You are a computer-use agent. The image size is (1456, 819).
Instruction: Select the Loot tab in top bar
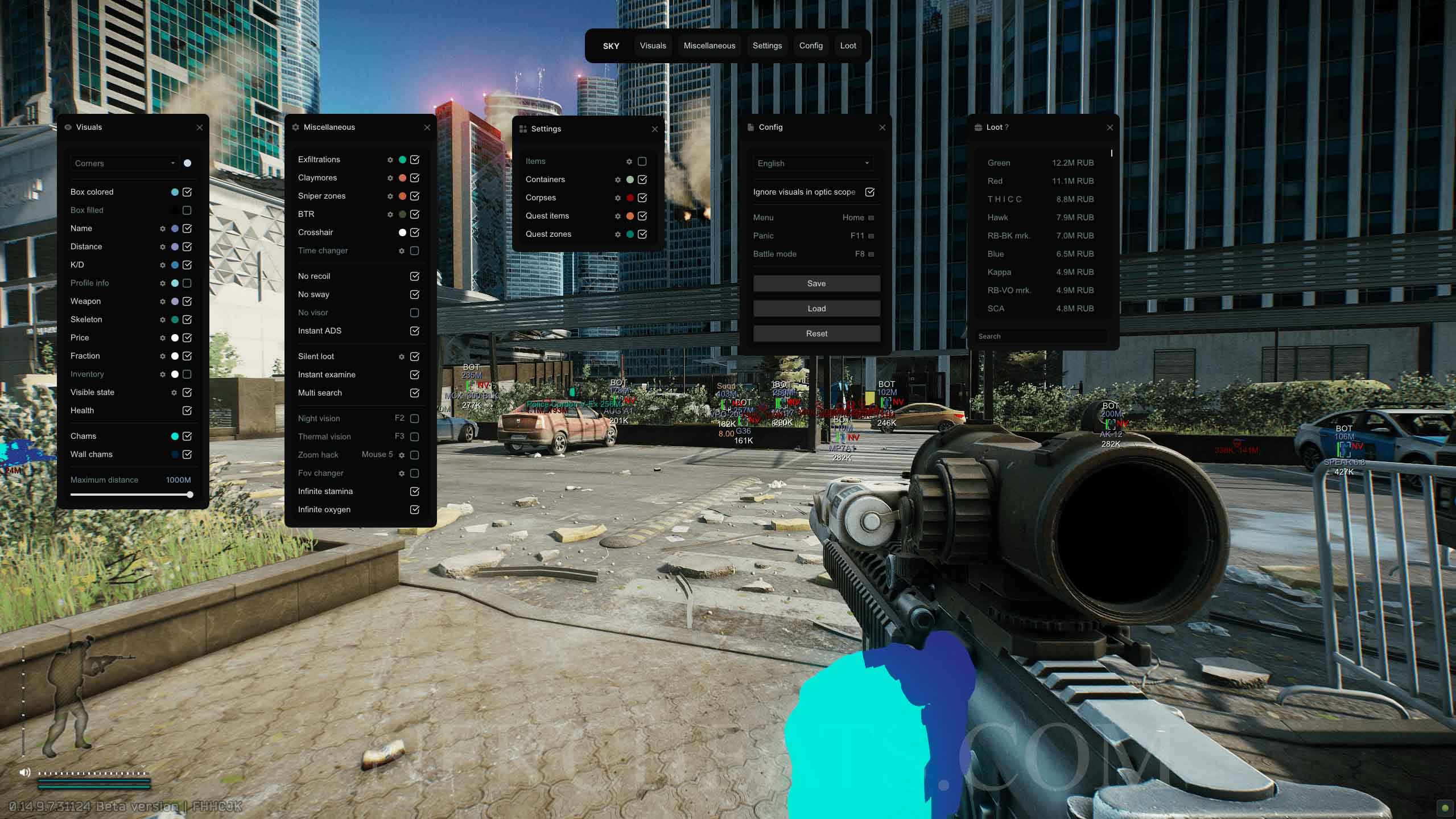[848, 46]
